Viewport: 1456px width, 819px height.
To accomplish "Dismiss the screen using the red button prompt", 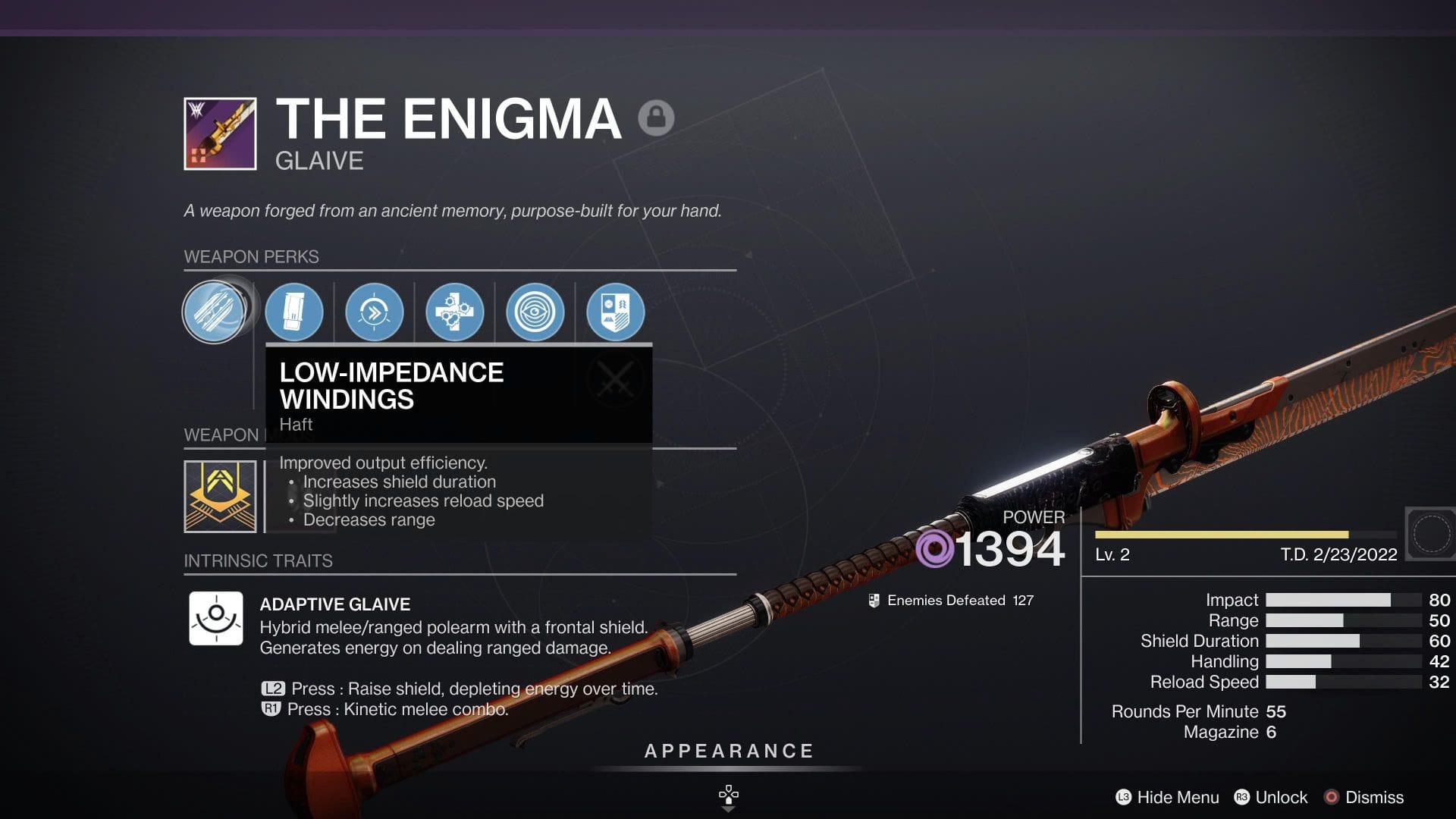I will tap(1365, 797).
